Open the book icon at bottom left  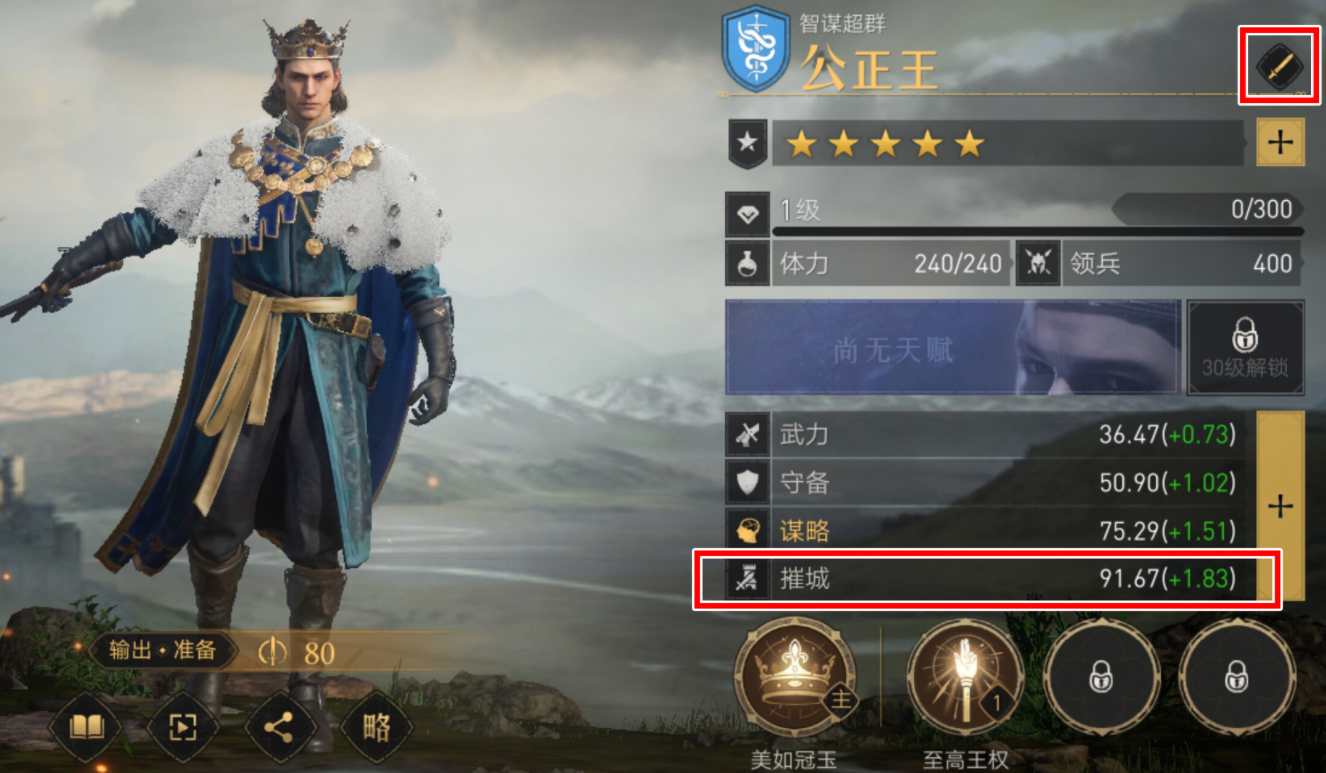pos(84,729)
